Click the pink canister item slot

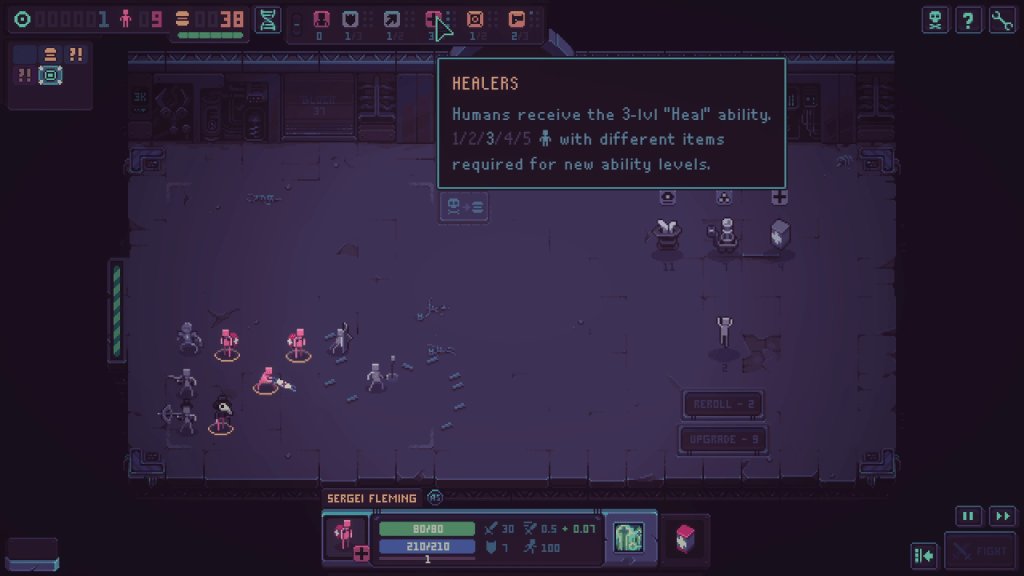point(685,538)
